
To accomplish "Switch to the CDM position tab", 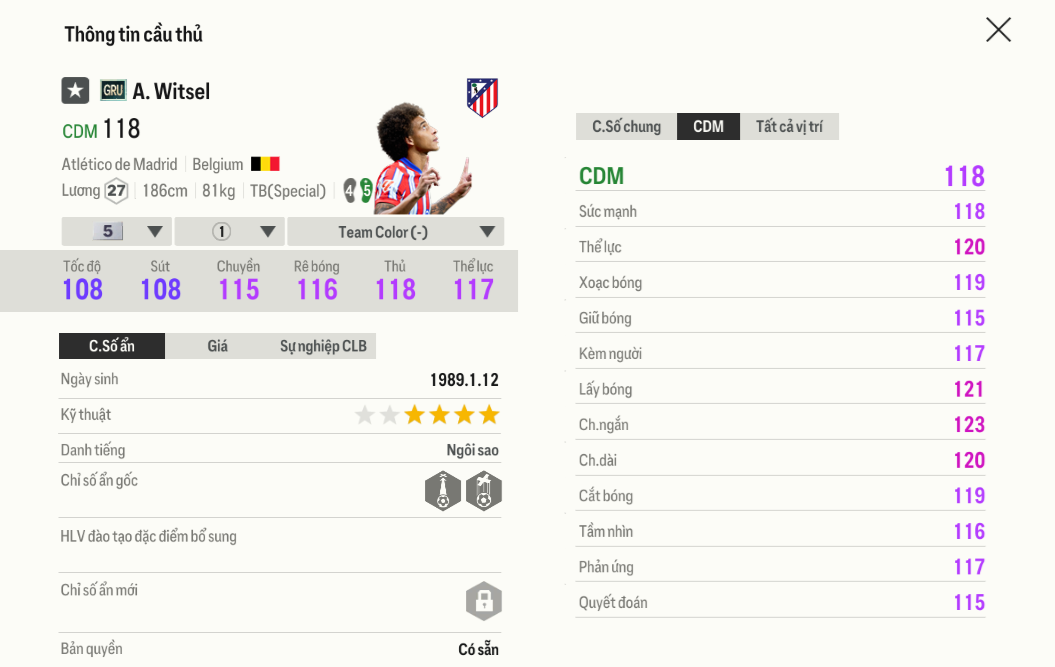I will tap(708, 127).
